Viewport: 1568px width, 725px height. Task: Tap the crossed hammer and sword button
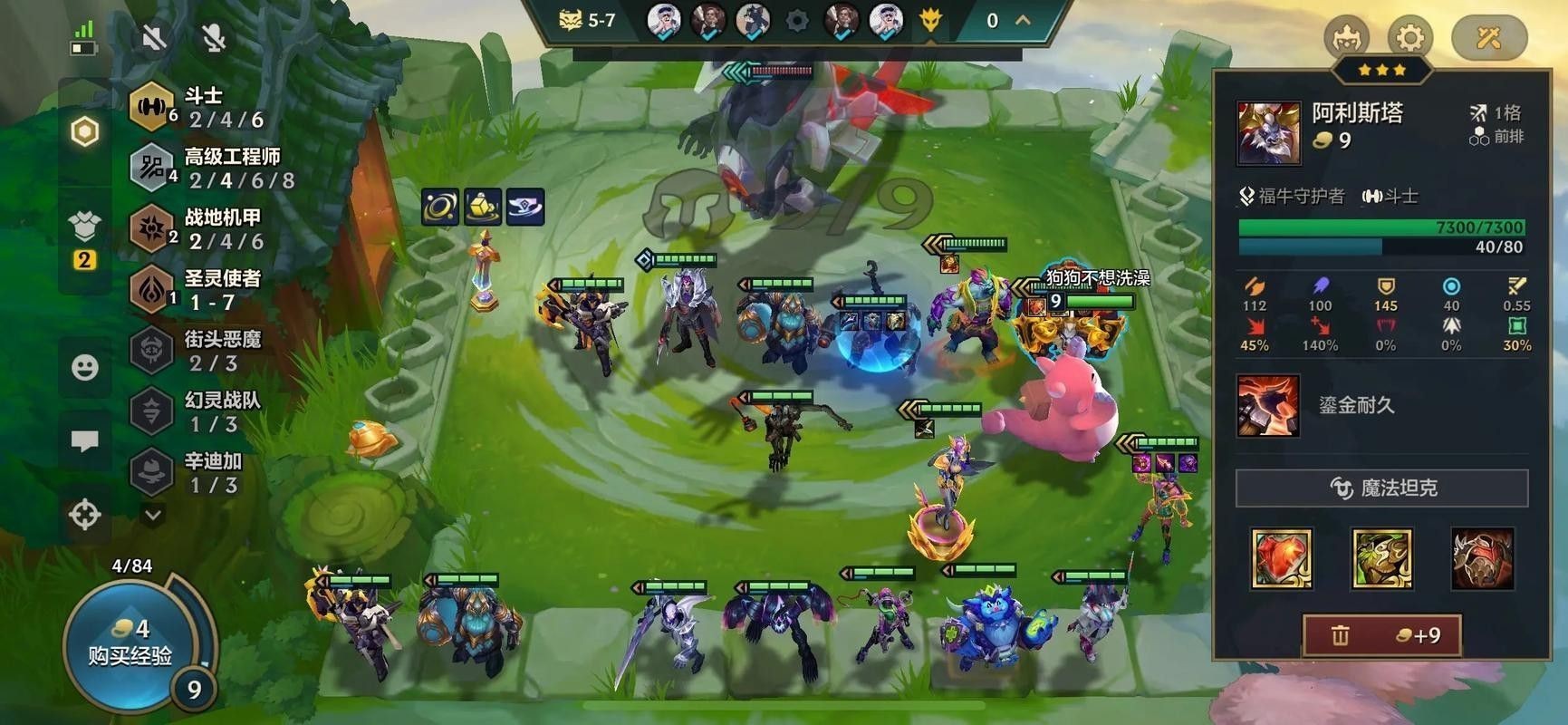tap(1488, 38)
